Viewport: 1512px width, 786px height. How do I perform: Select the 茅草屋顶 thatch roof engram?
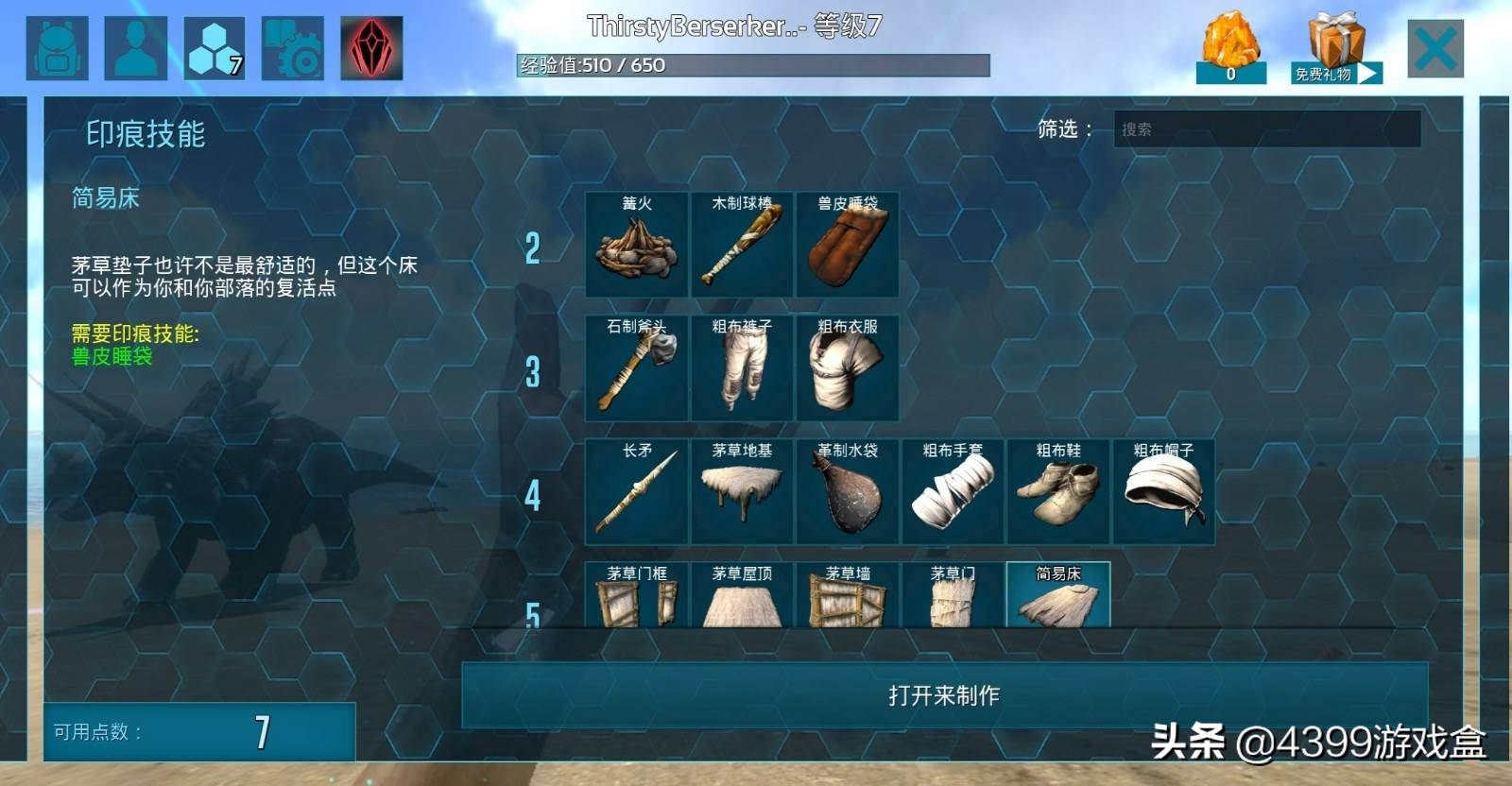pyautogui.click(x=742, y=595)
